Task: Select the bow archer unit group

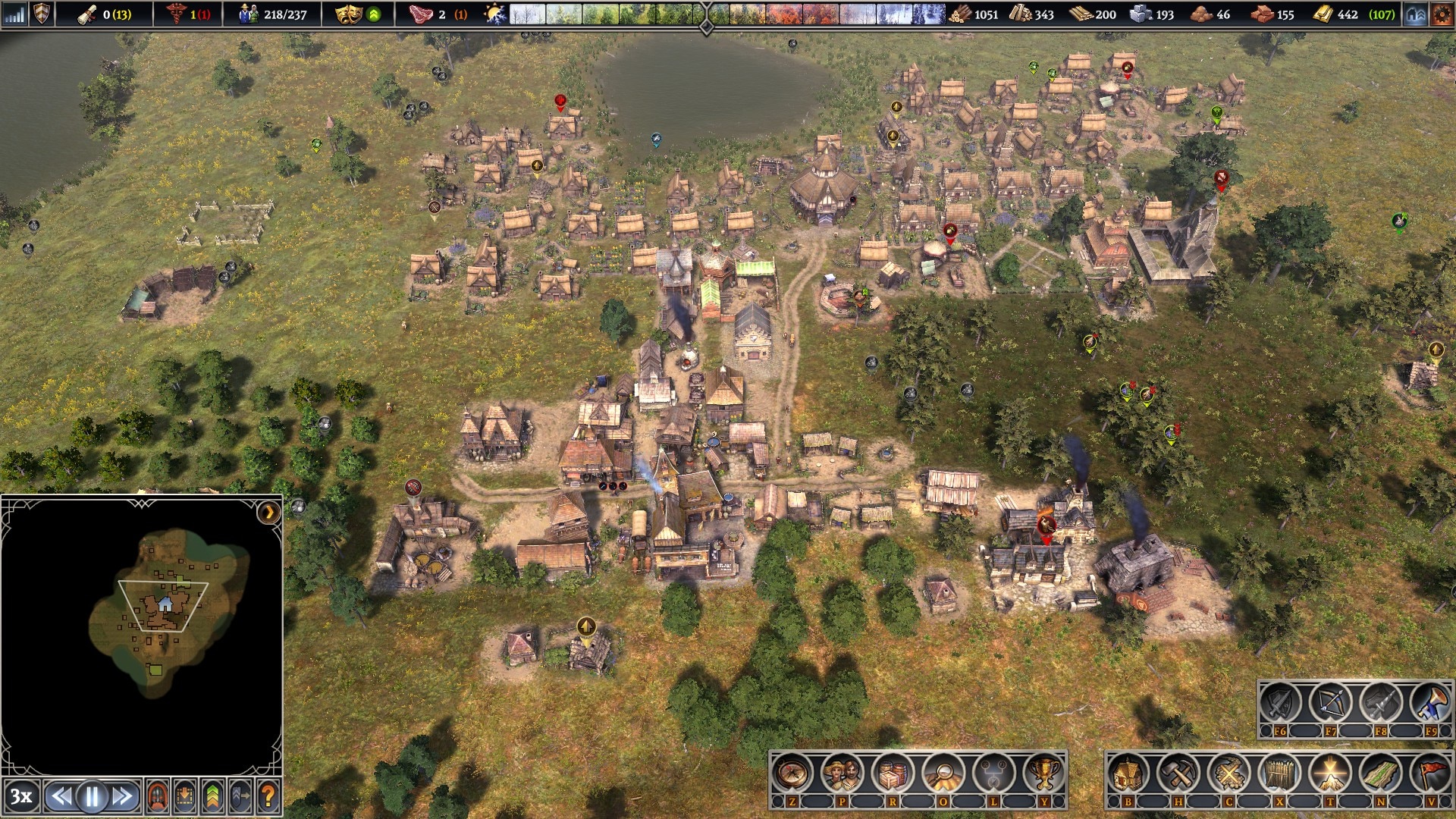Action: (x=1330, y=704)
